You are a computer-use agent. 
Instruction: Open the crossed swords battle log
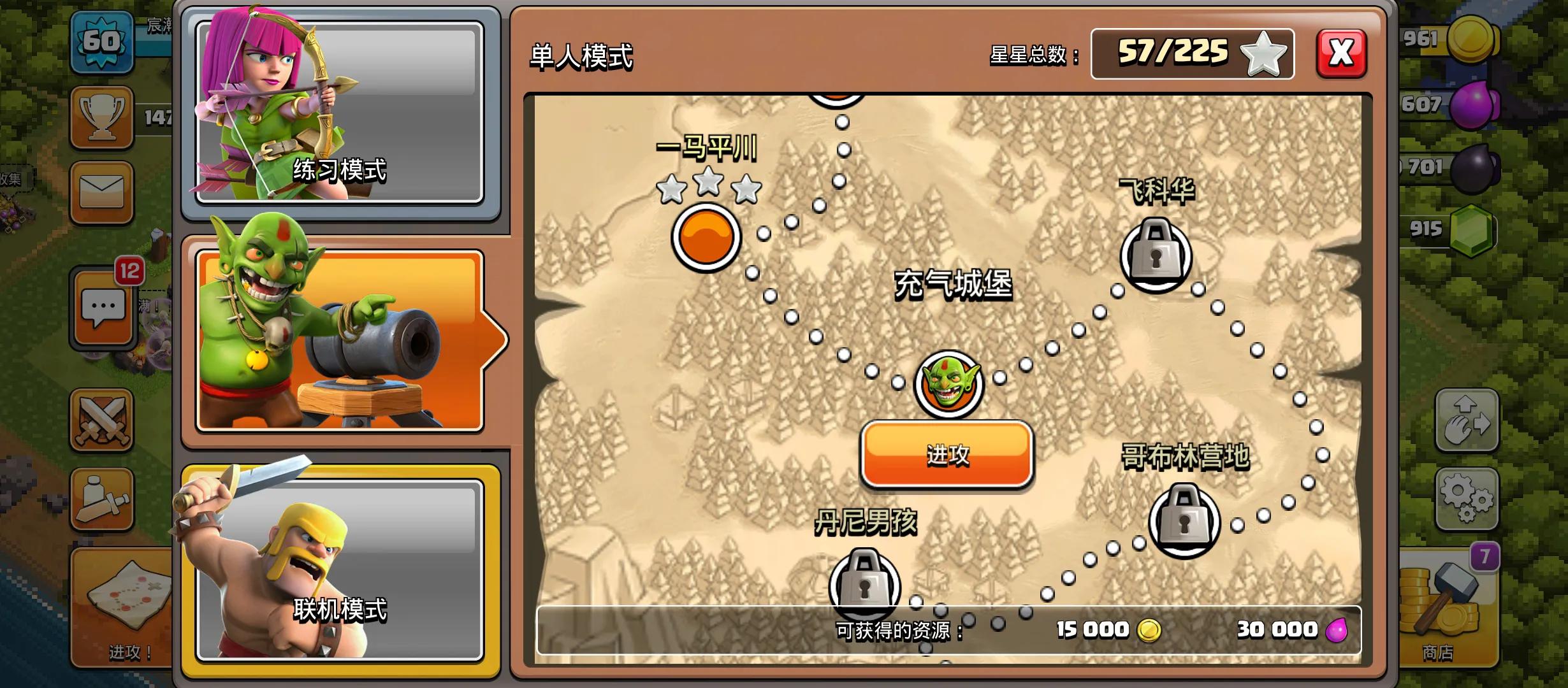point(102,420)
